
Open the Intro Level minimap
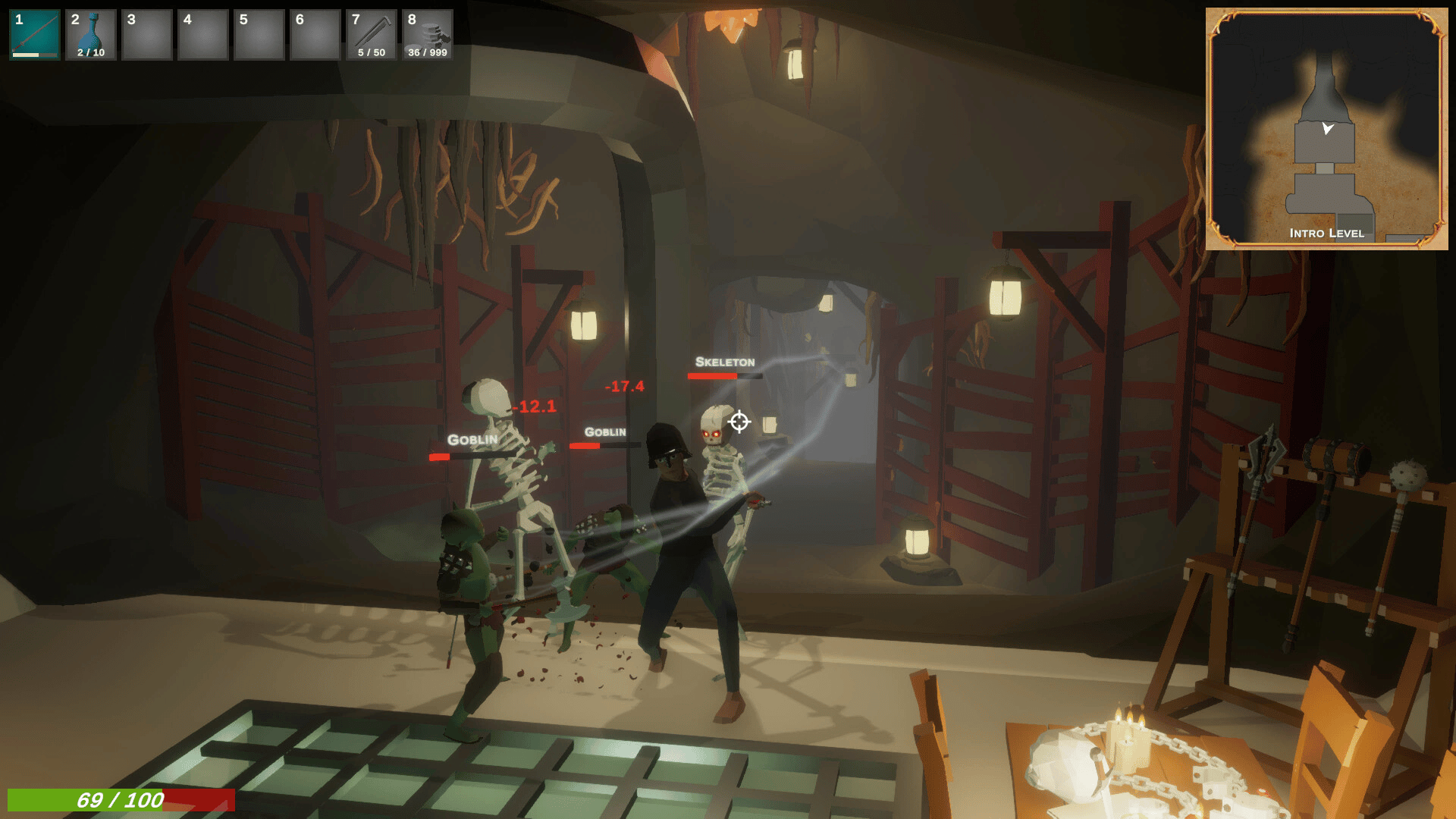[x=1326, y=129]
